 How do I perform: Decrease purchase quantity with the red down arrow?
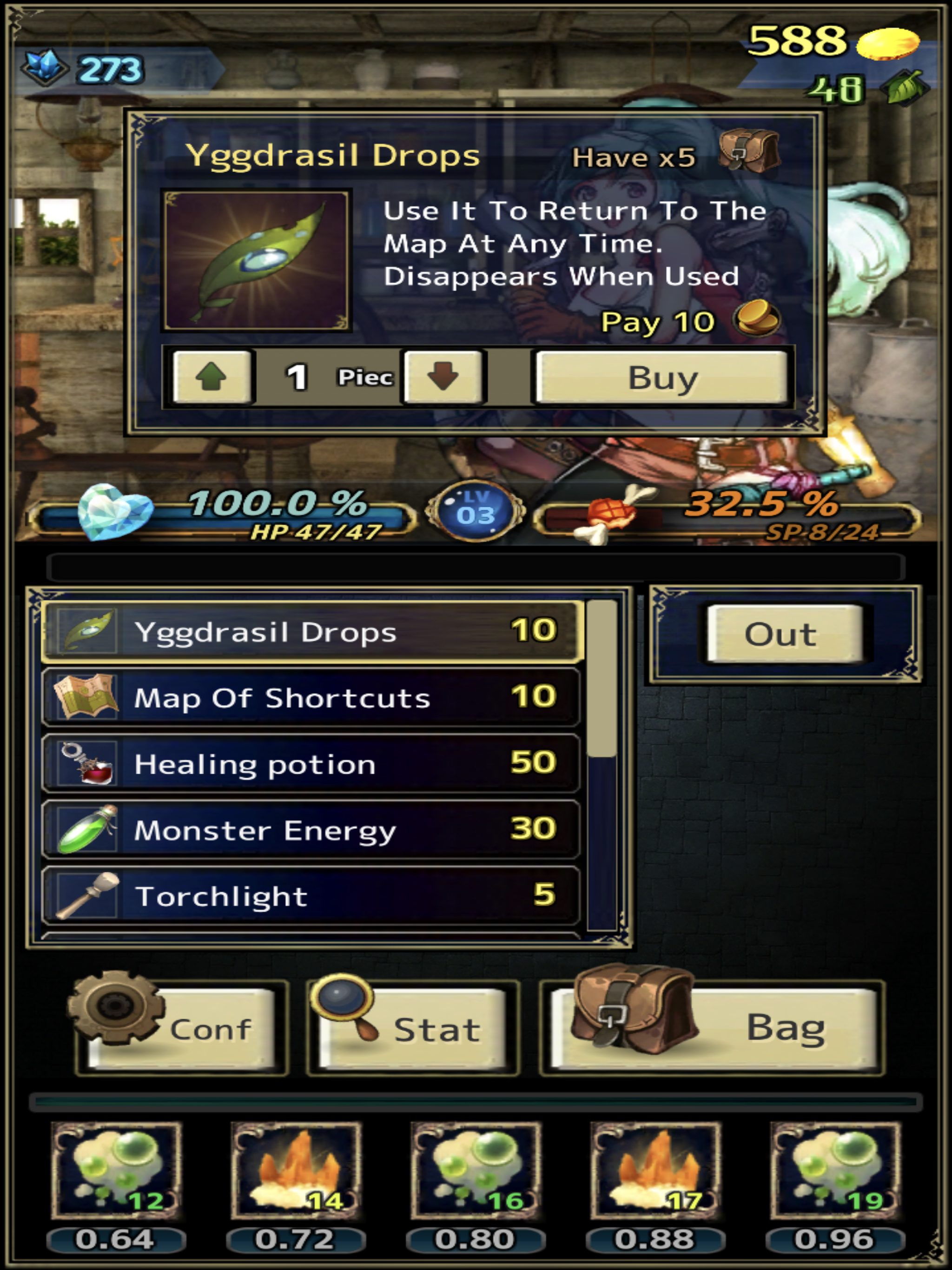[443, 377]
